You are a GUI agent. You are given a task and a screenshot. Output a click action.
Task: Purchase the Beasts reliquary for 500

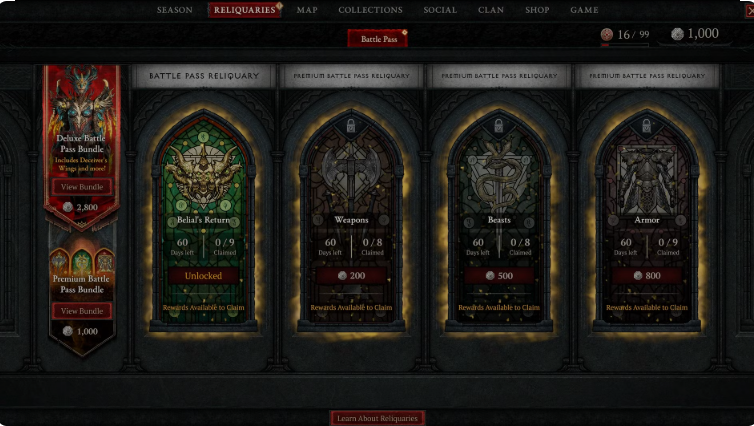pyautogui.click(x=499, y=276)
